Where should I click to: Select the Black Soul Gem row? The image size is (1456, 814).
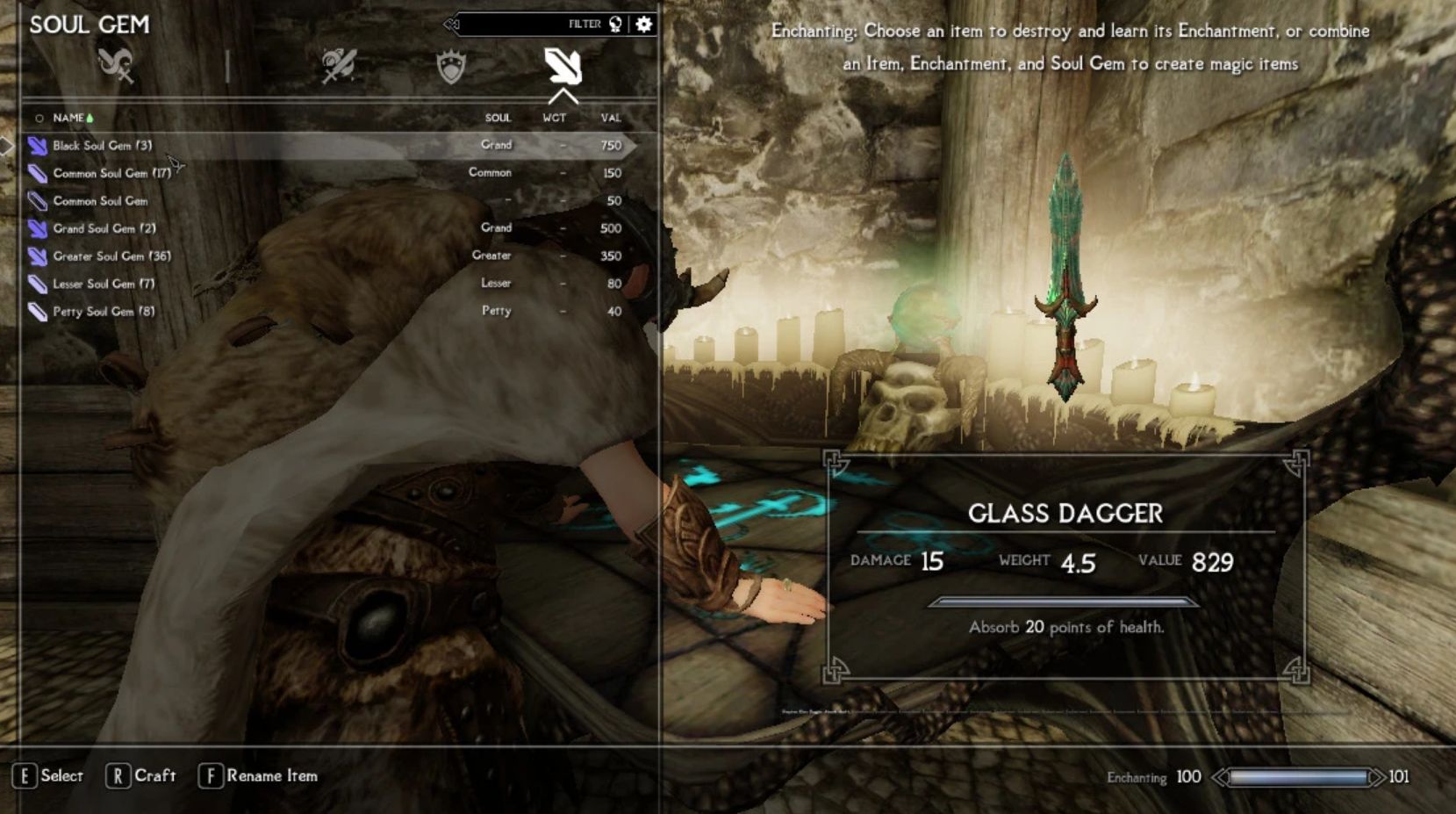point(102,146)
